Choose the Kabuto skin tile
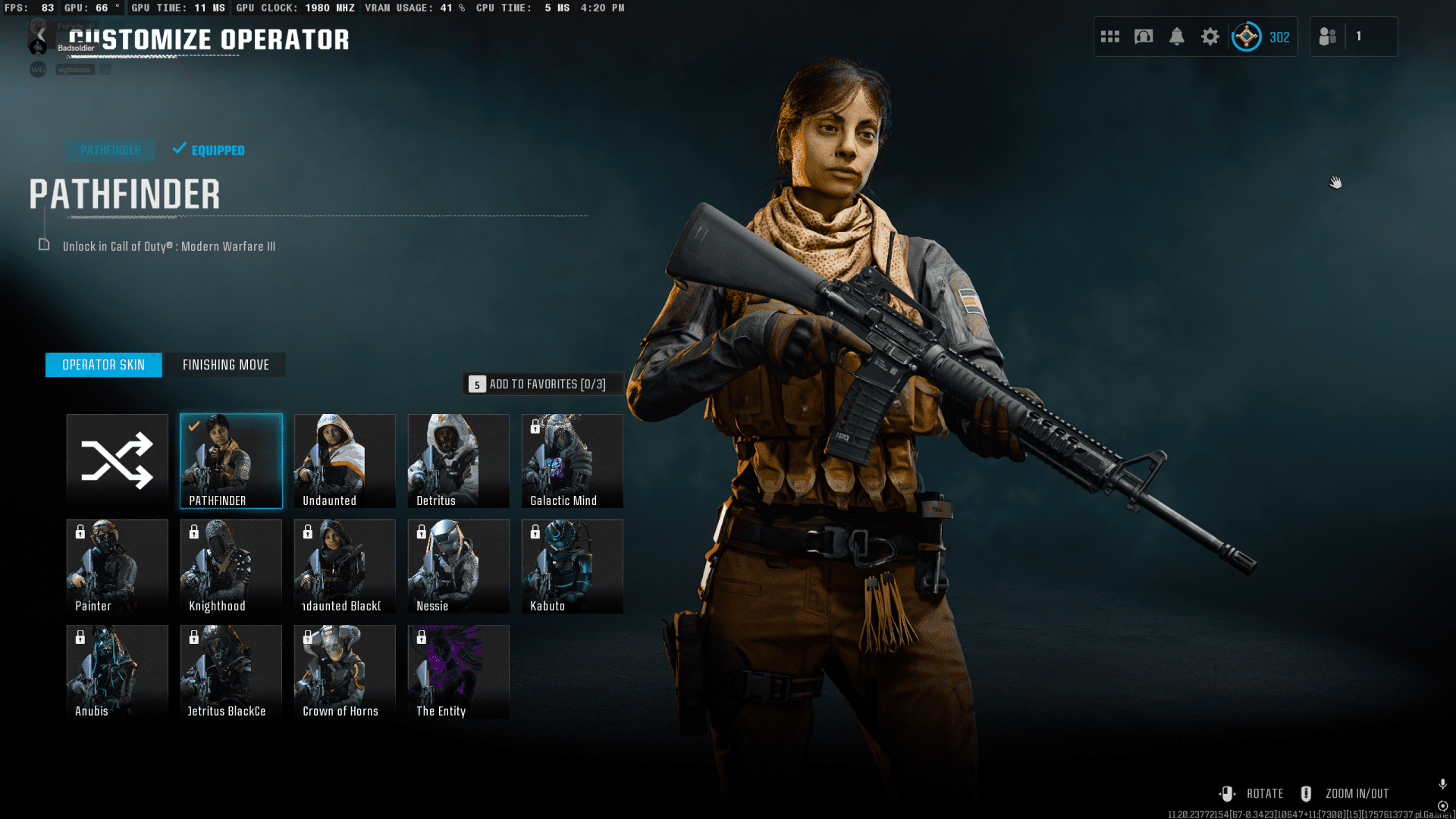The height and width of the screenshot is (819, 1456). point(573,566)
